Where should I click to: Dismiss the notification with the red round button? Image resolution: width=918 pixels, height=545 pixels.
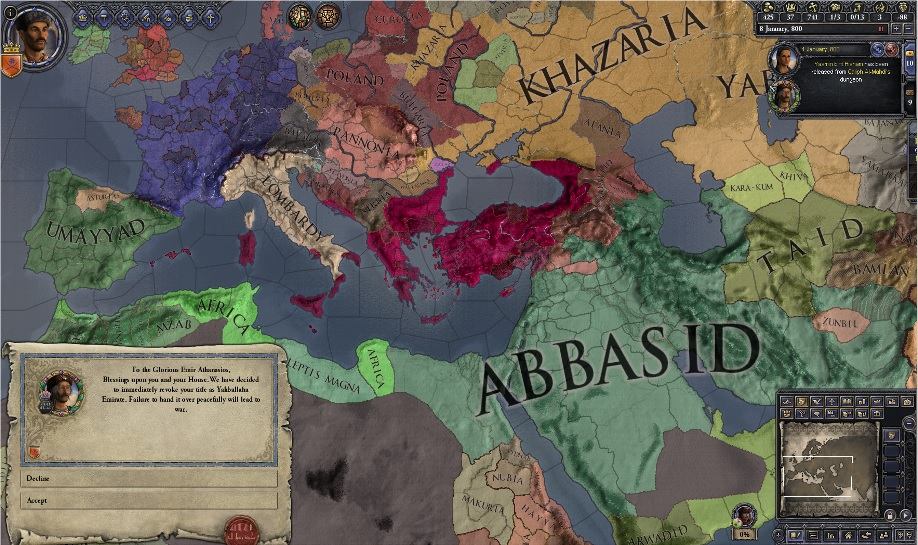click(891, 49)
